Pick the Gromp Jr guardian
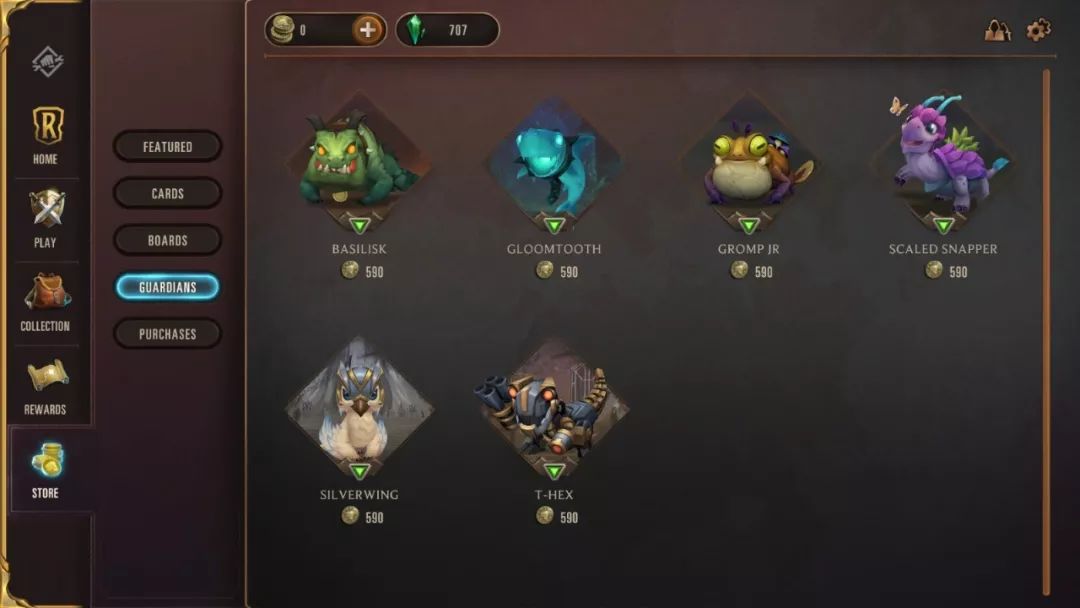This screenshot has width=1080, height=608. [x=749, y=165]
